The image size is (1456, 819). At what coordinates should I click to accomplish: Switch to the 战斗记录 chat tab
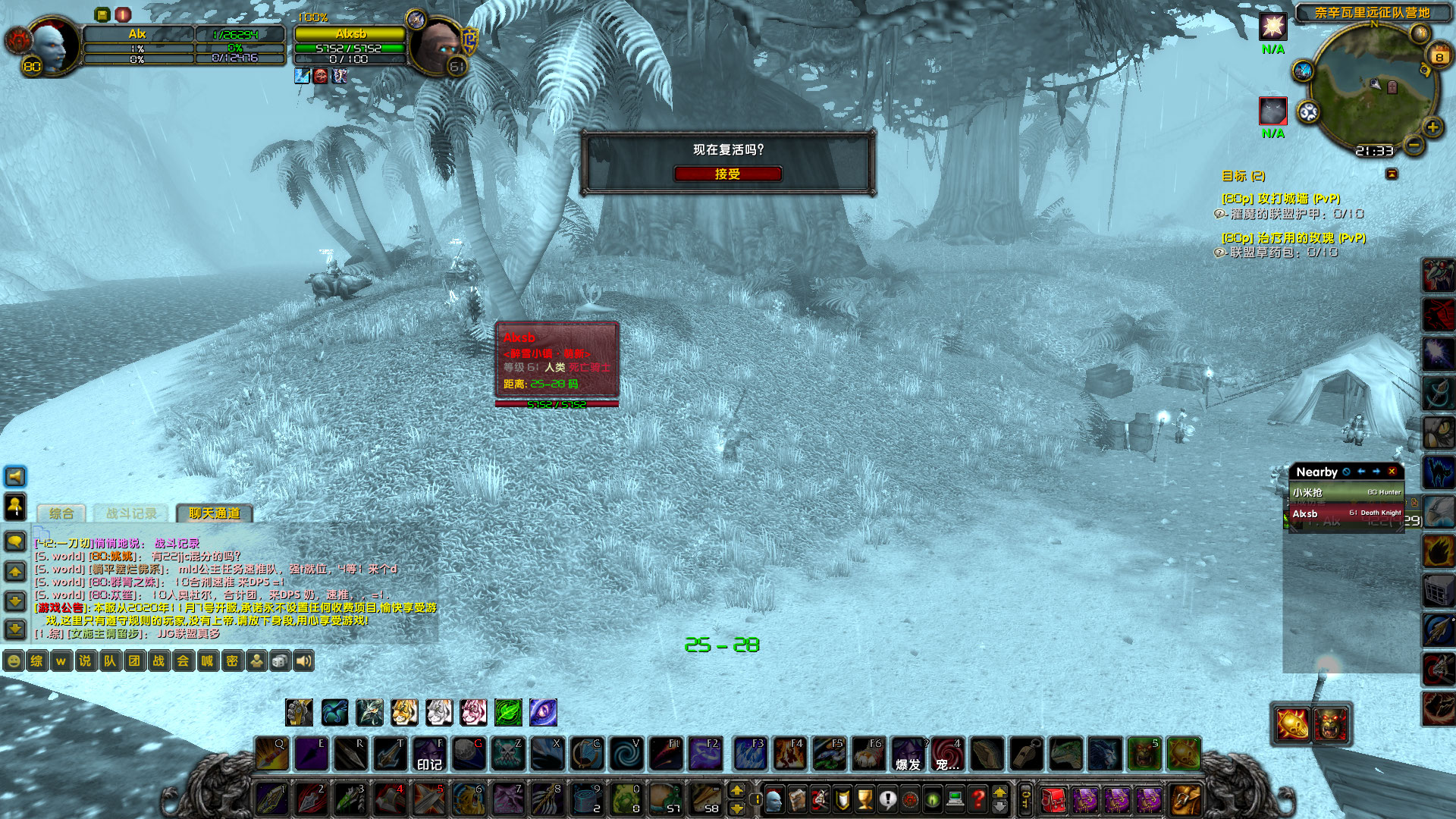[132, 513]
